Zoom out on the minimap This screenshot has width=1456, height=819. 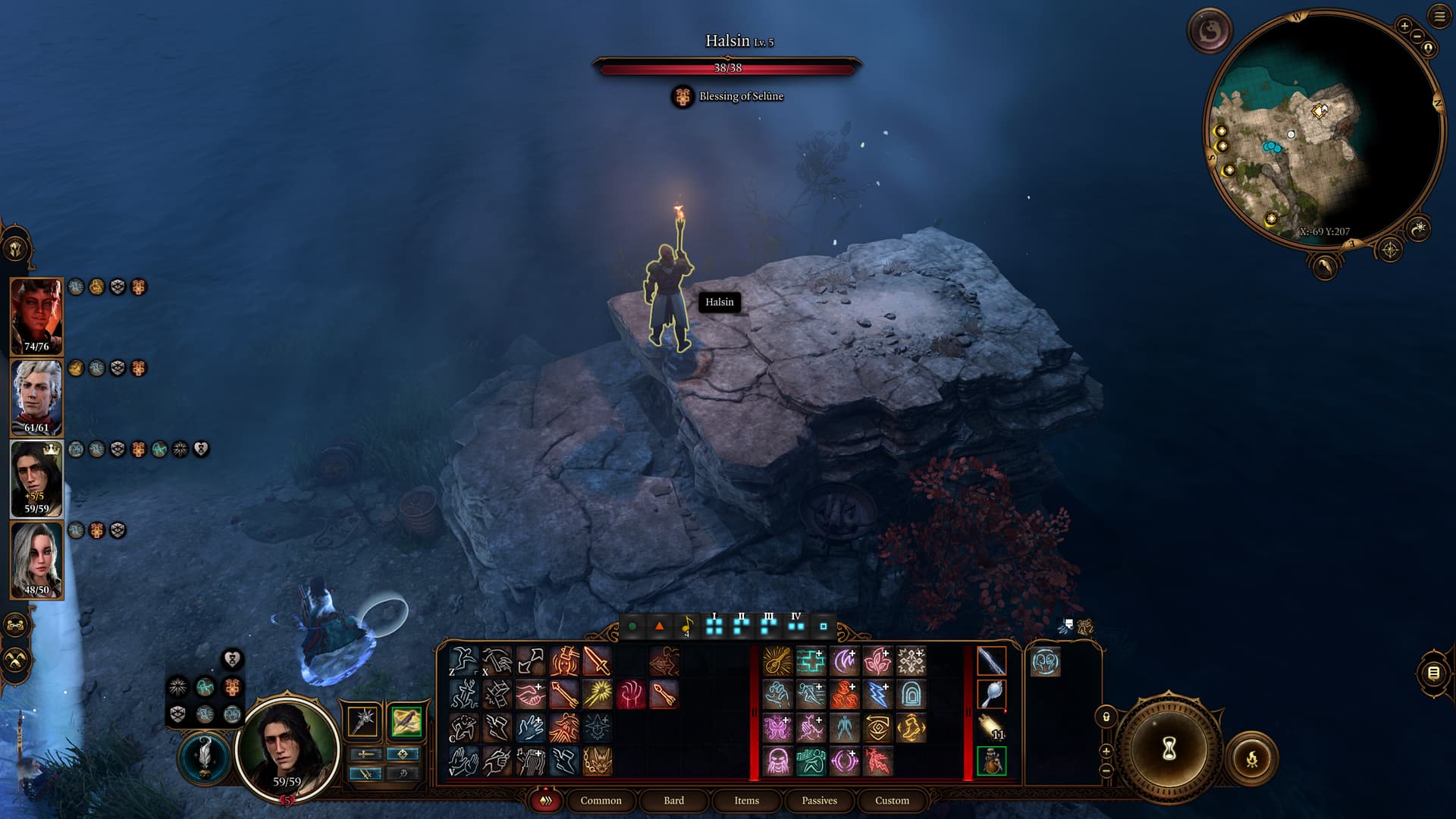[x=1417, y=36]
